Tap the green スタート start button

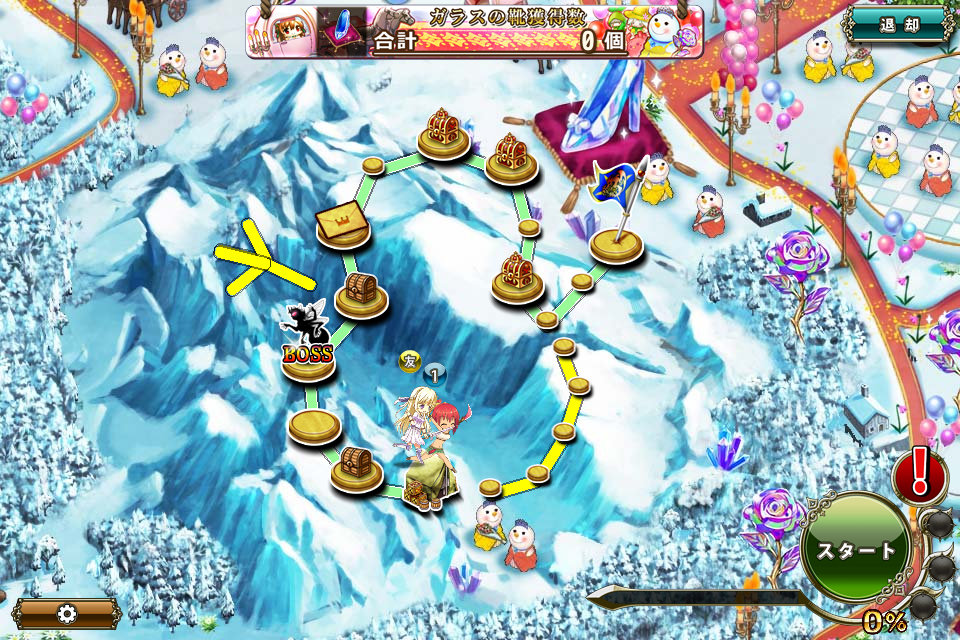coord(855,550)
